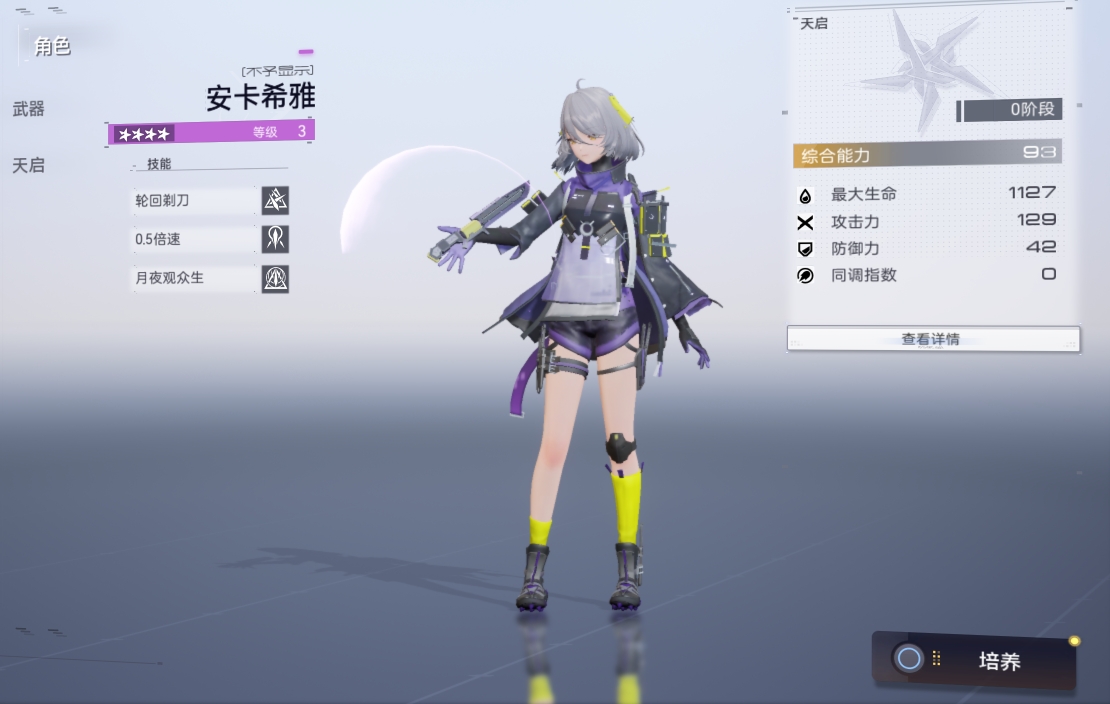Screen dimensions: 1110x704
Task: Tap the 月夜观众生 skill icon
Action: tap(275, 278)
